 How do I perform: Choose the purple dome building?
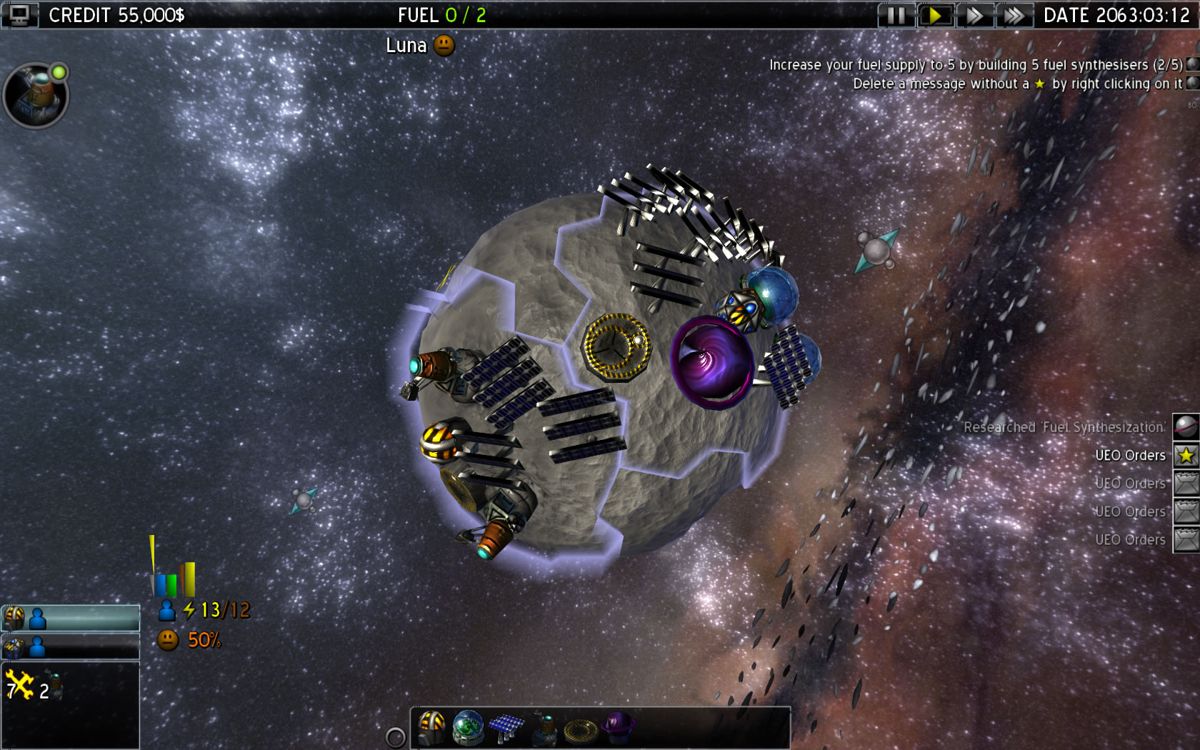point(618,727)
